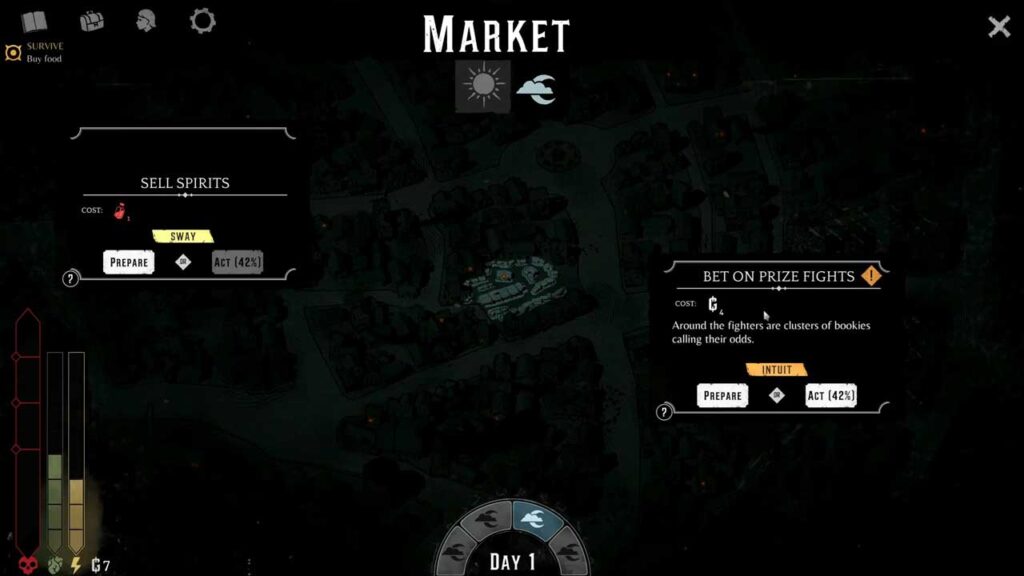Act on Sell Spirits at 42%
The image size is (1024, 576).
237,262
